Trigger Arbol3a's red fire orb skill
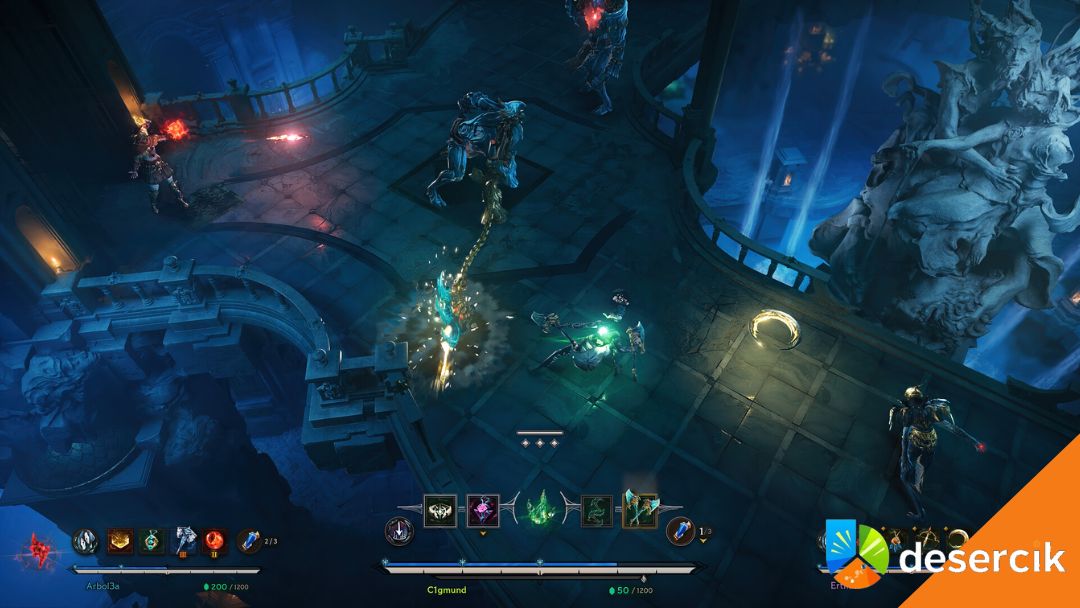This screenshot has width=1080, height=608. click(215, 541)
